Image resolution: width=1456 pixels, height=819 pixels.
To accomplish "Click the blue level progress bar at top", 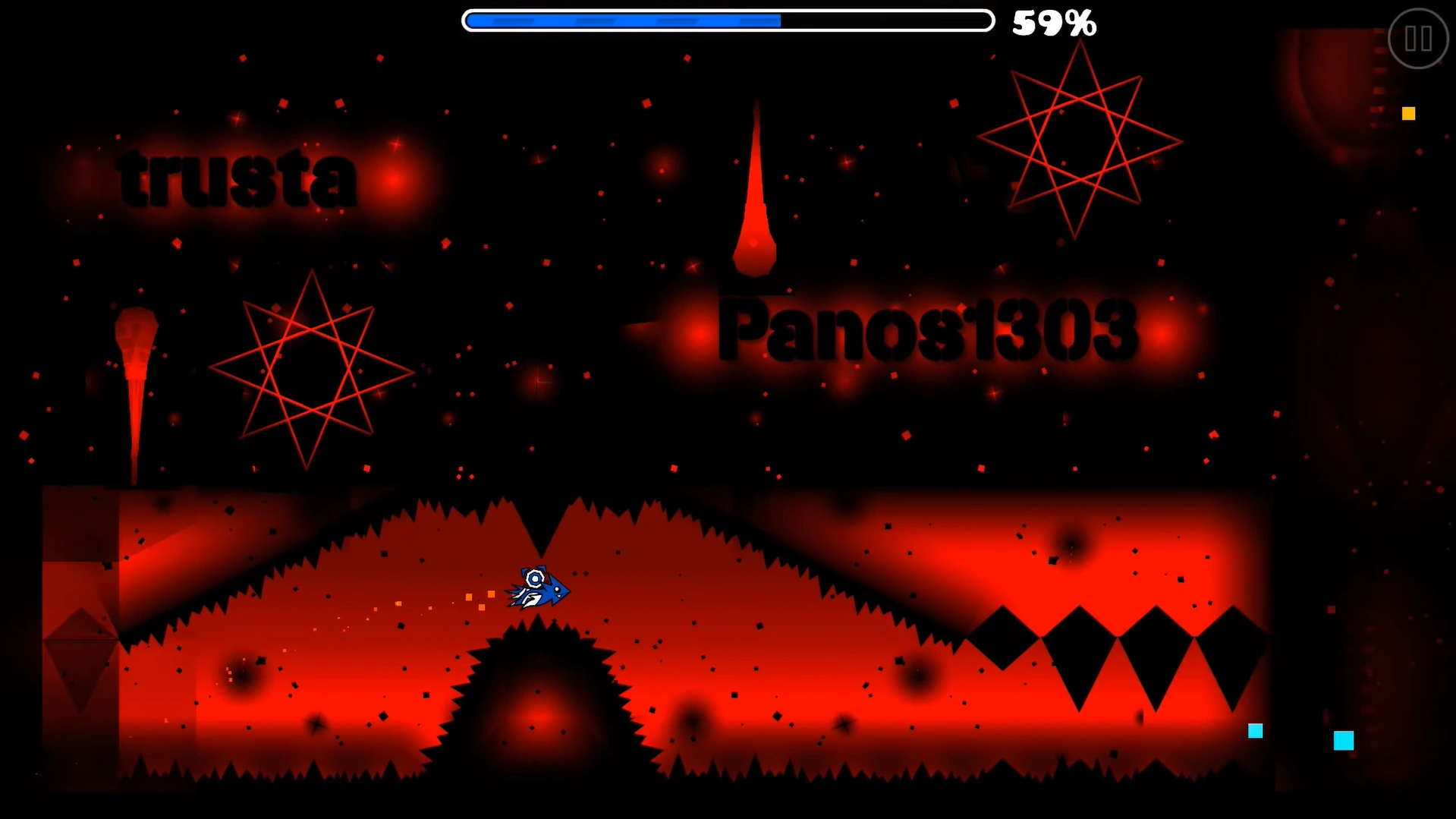I will pos(622,20).
